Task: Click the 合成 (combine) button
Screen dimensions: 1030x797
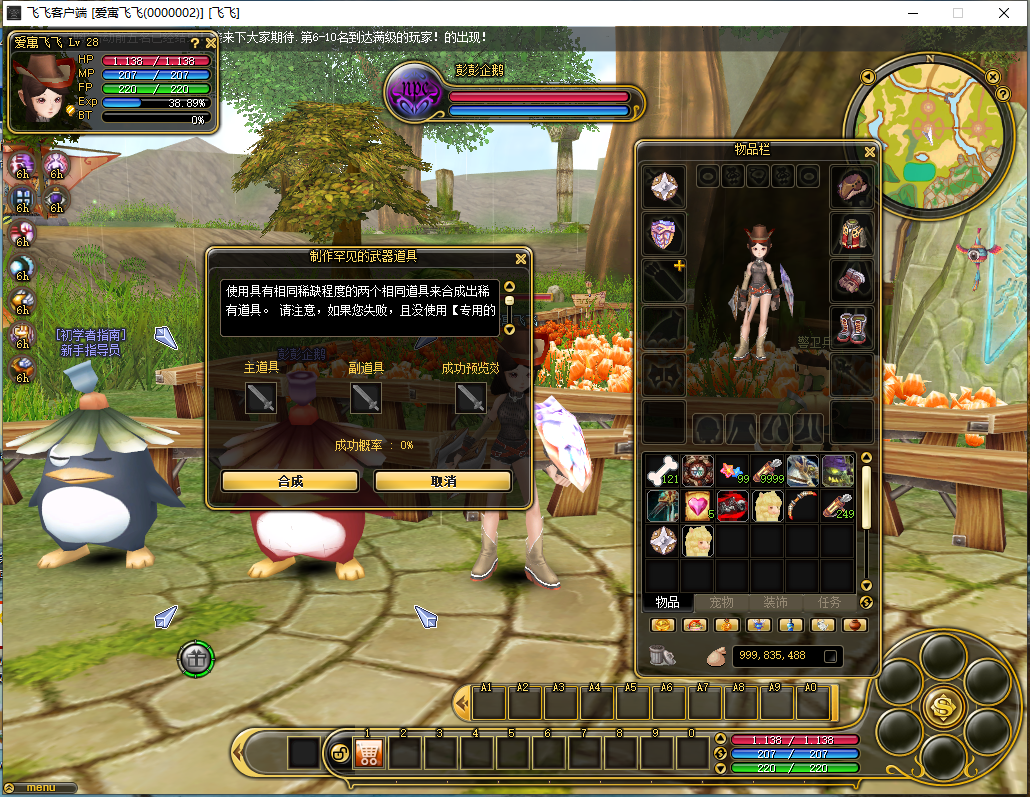Action: coord(290,481)
